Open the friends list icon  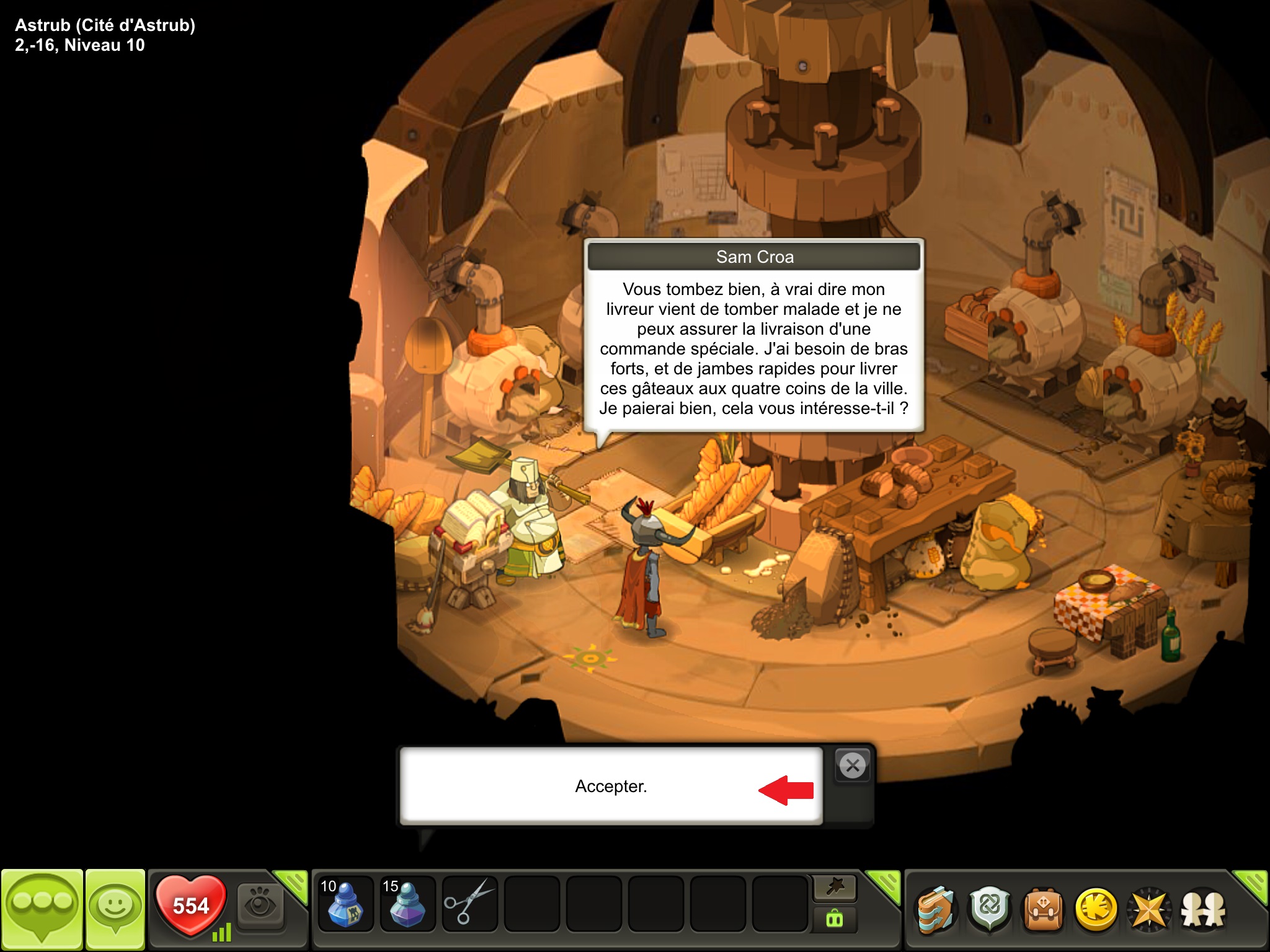tap(1203, 910)
